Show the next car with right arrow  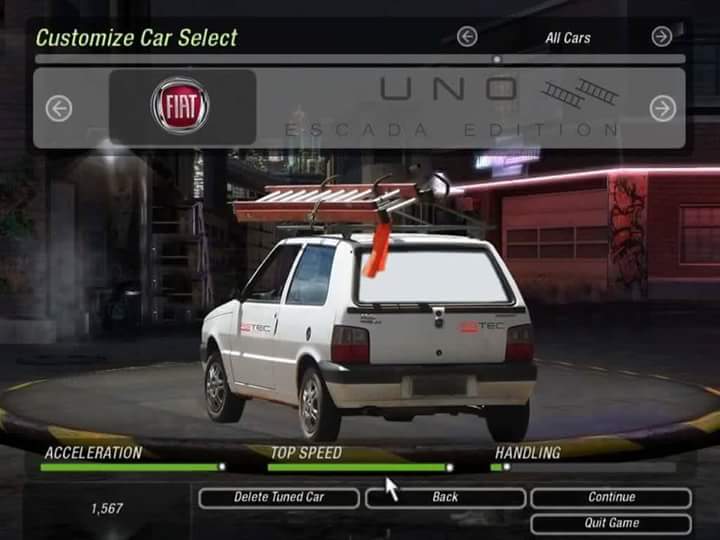click(662, 108)
